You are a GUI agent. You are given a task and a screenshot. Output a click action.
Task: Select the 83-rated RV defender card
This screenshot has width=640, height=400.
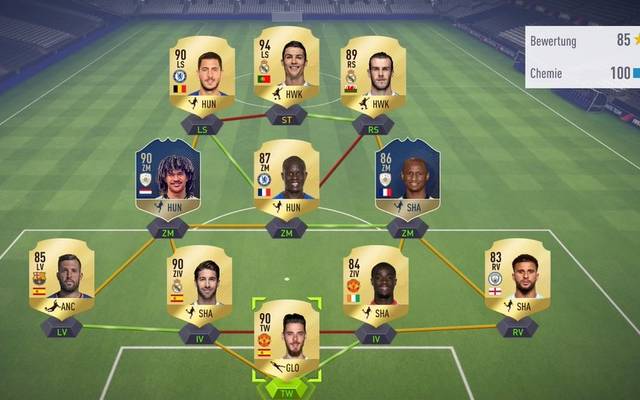coord(517,277)
